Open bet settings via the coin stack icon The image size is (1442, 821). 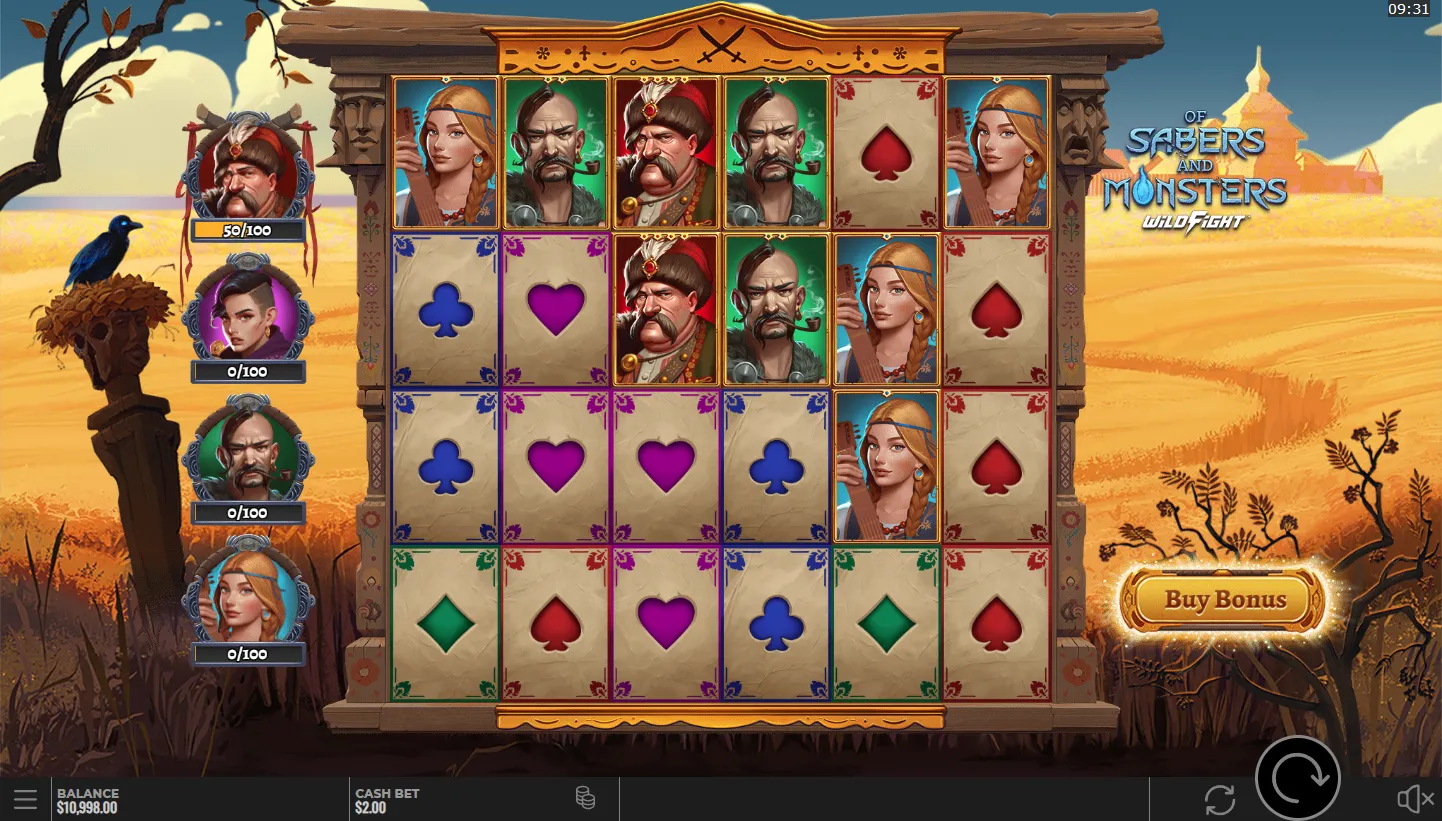click(x=585, y=798)
